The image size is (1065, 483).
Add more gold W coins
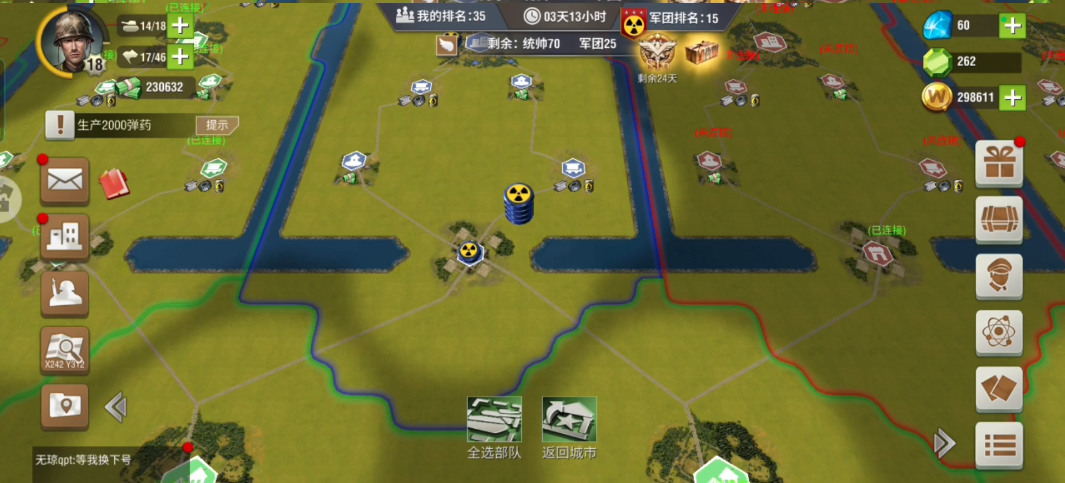point(1012,97)
